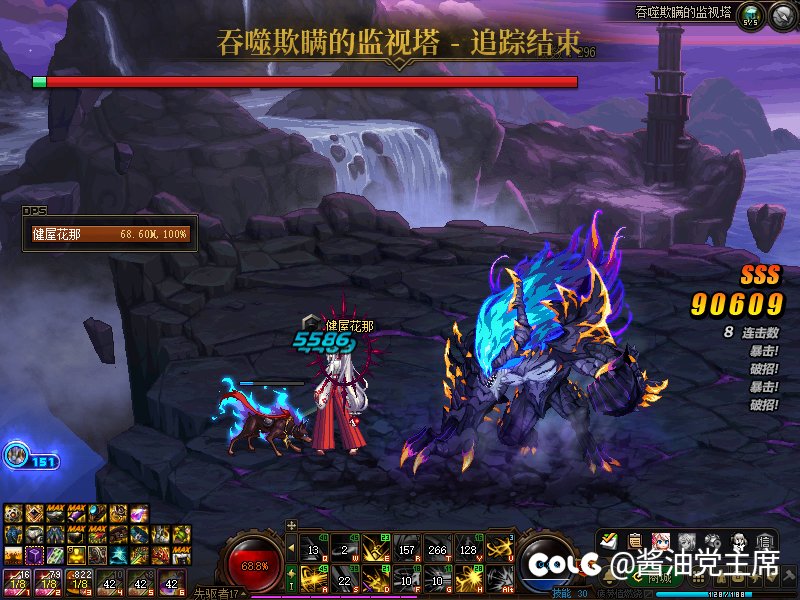Activate the Q skill showing cooldown 13

(x=313, y=548)
